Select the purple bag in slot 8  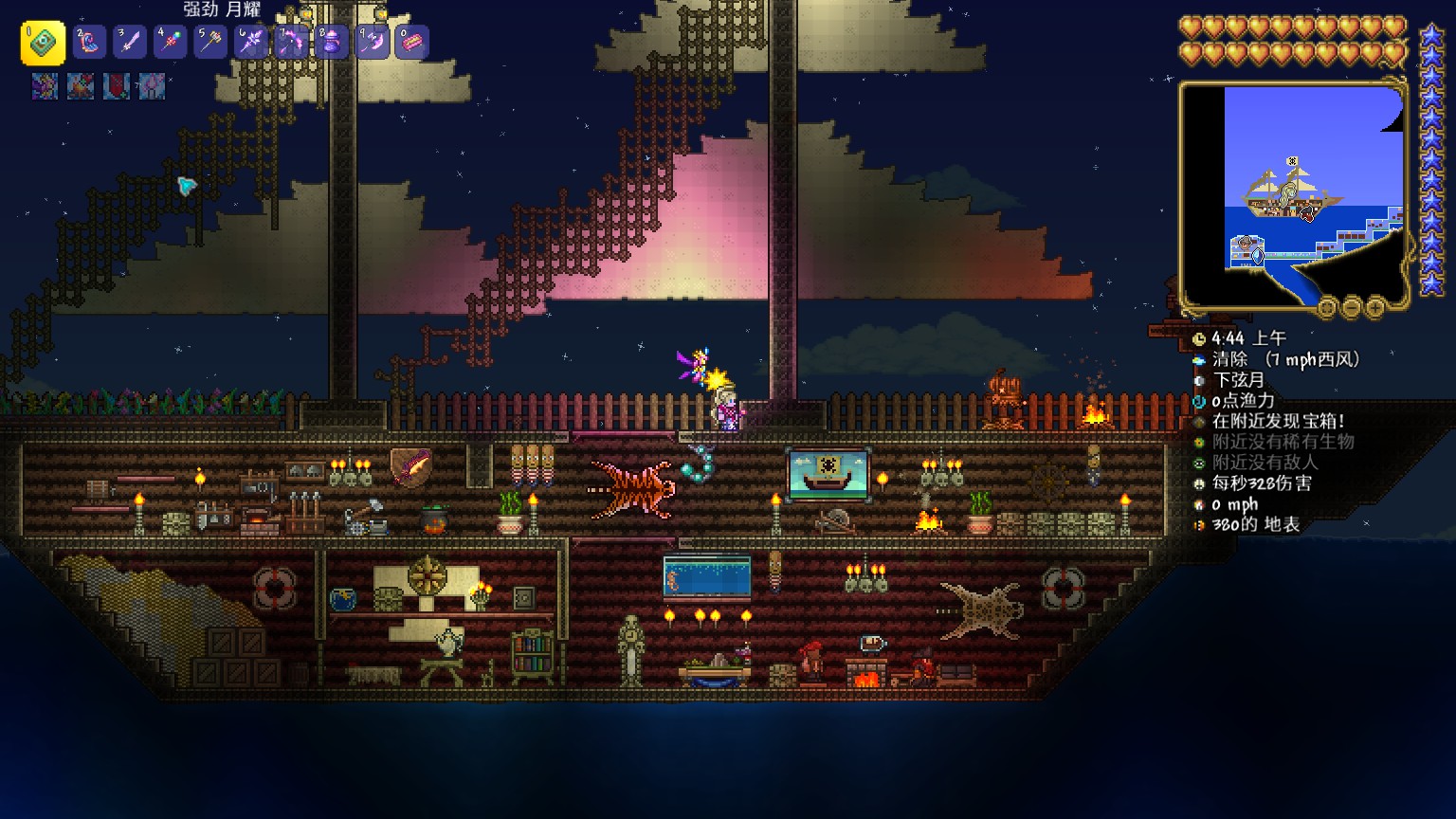[332, 43]
